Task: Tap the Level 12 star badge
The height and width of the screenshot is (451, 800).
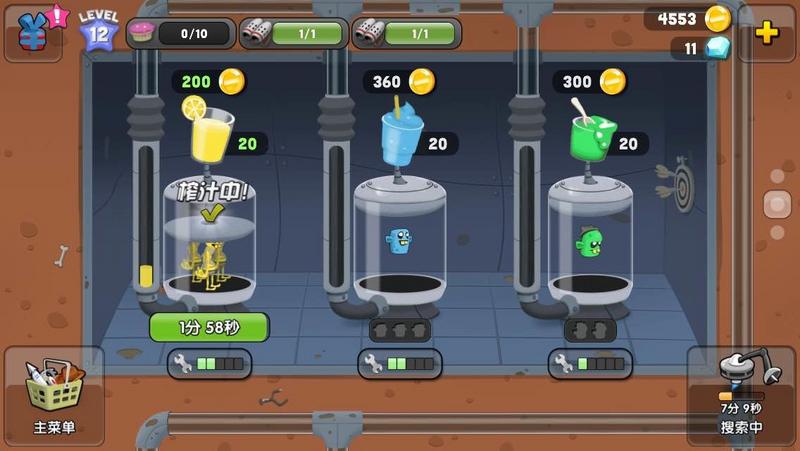Action: click(x=99, y=31)
